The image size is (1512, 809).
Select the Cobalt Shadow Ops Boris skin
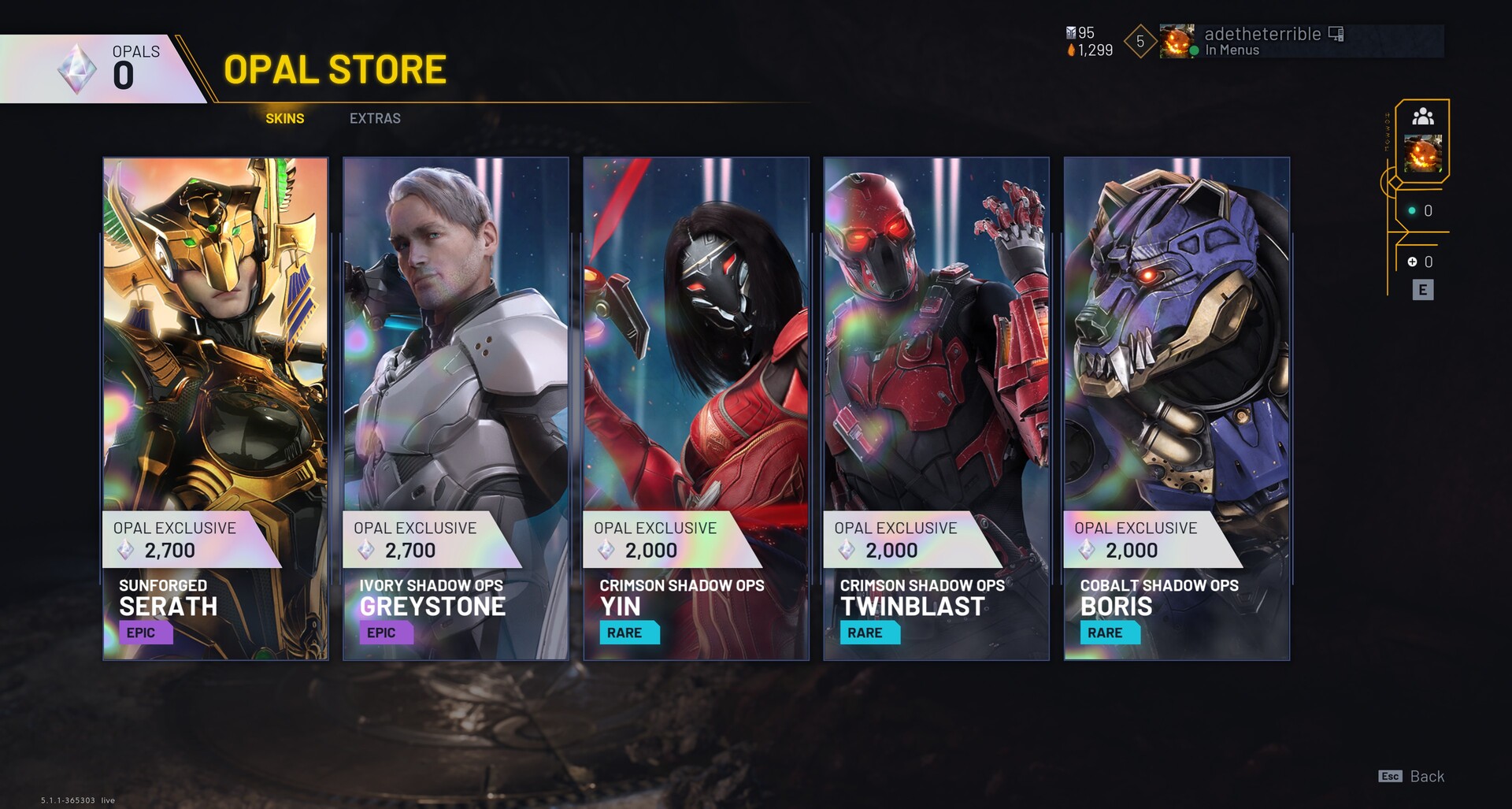click(1177, 408)
